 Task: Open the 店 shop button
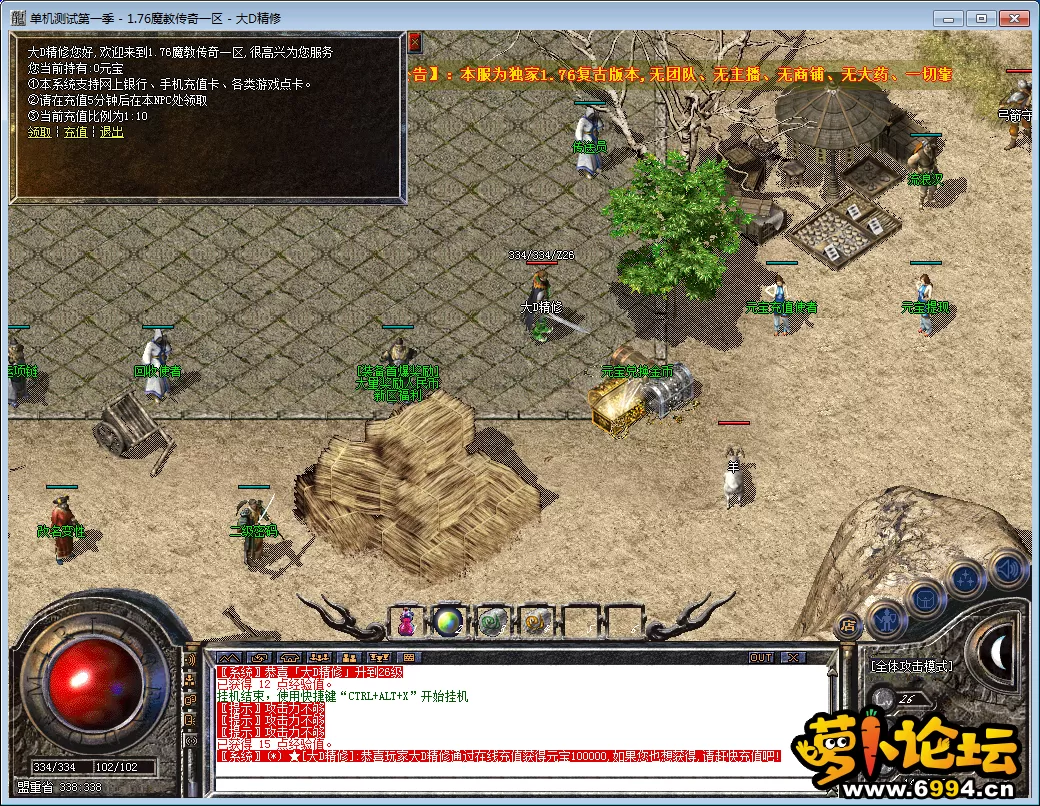click(846, 626)
